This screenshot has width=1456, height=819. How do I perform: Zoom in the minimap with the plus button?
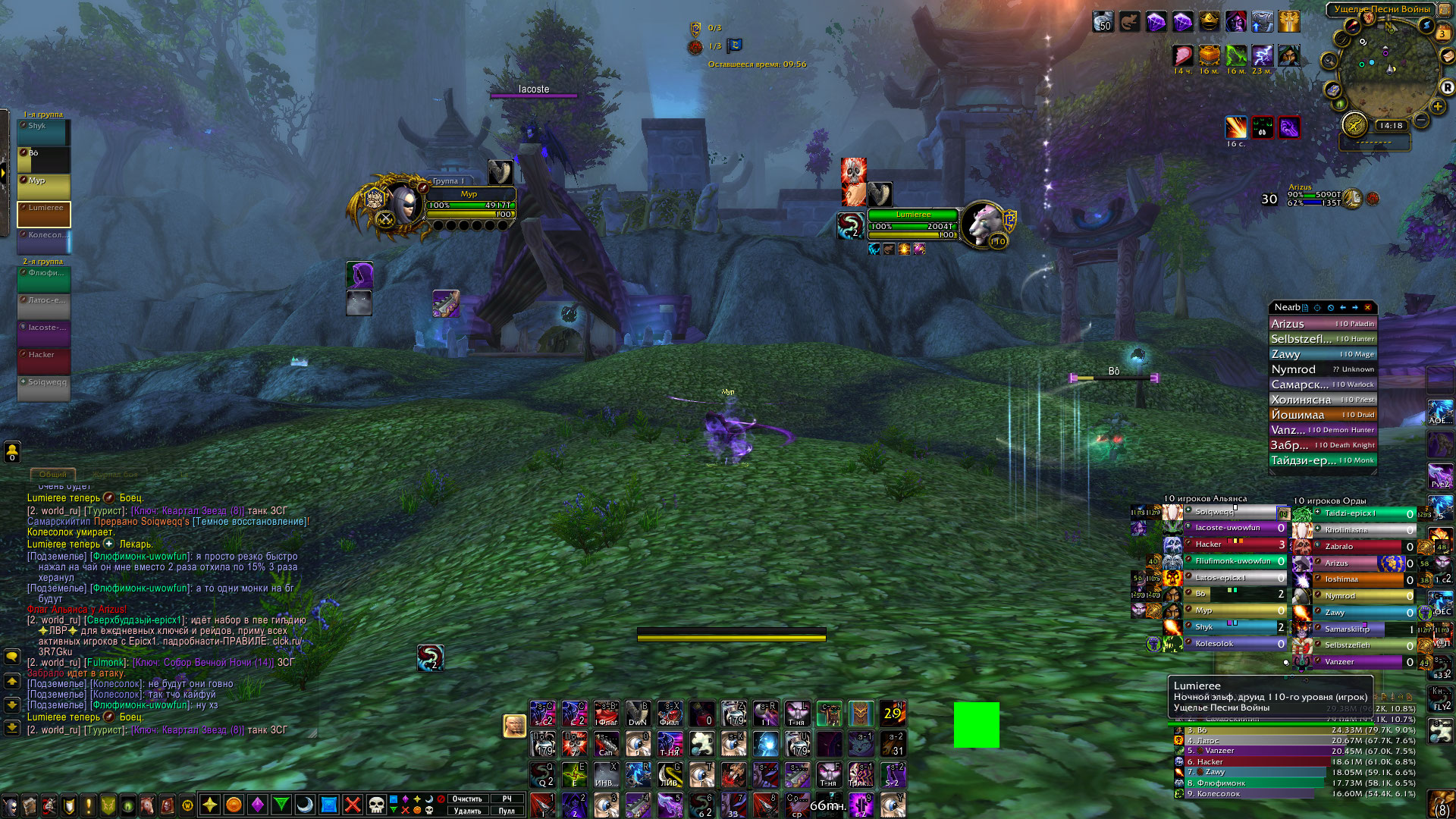pyautogui.click(x=1438, y=106)
